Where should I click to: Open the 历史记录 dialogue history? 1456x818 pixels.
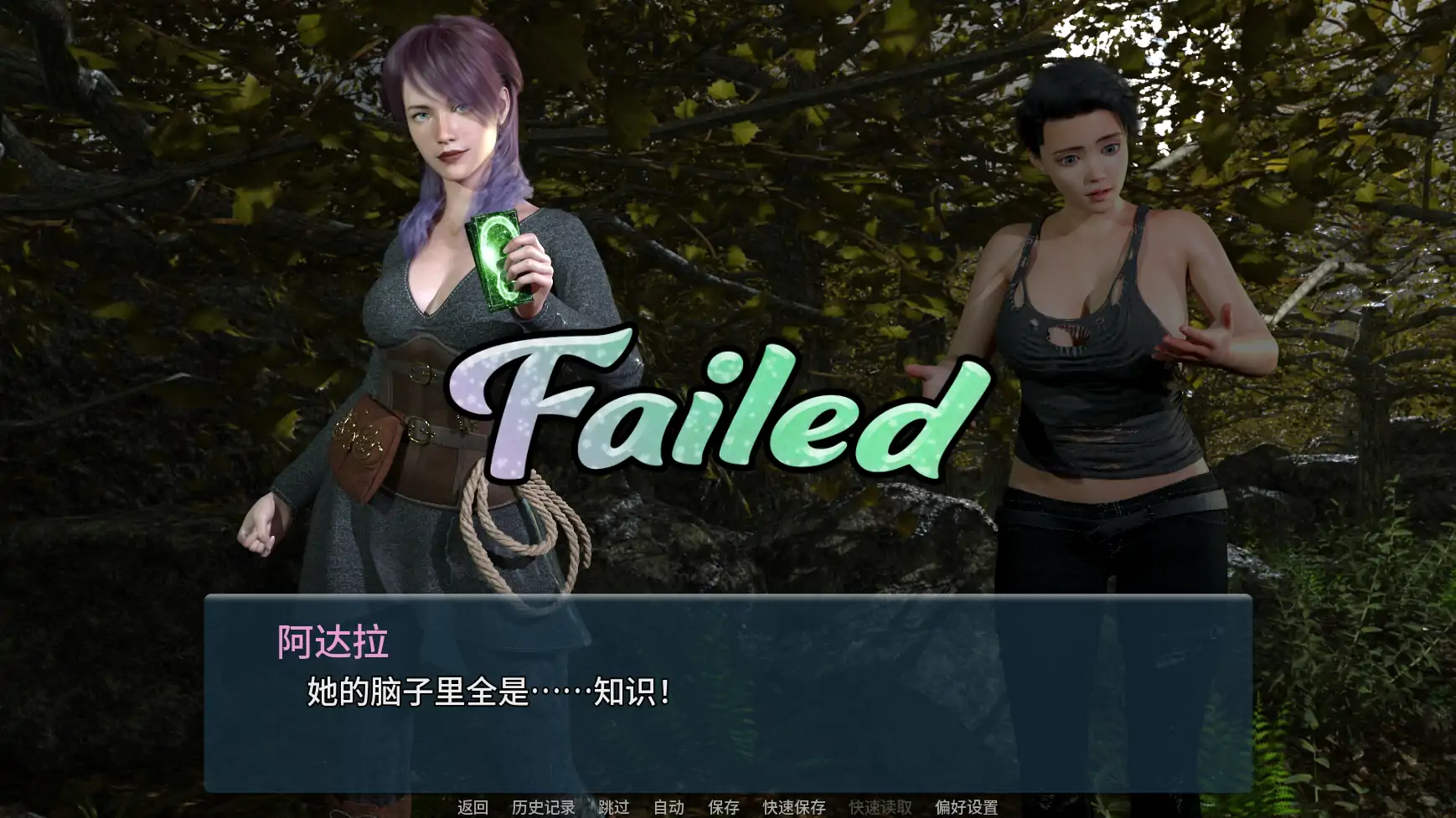[542, 806]
